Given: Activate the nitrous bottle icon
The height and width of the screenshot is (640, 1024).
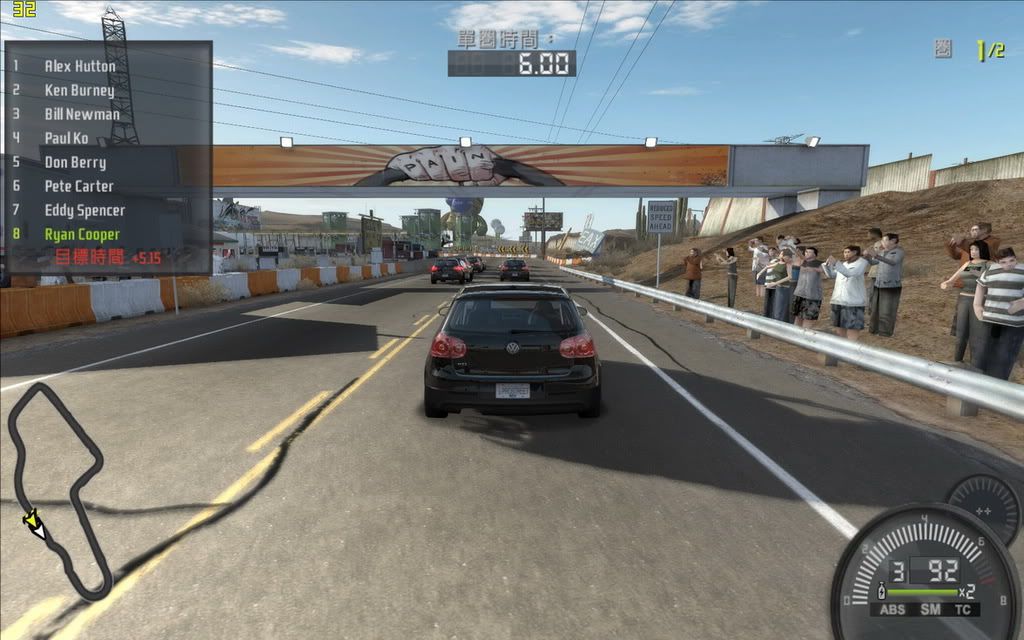Looking at the screenshot, I should click(x=881, y=591).
